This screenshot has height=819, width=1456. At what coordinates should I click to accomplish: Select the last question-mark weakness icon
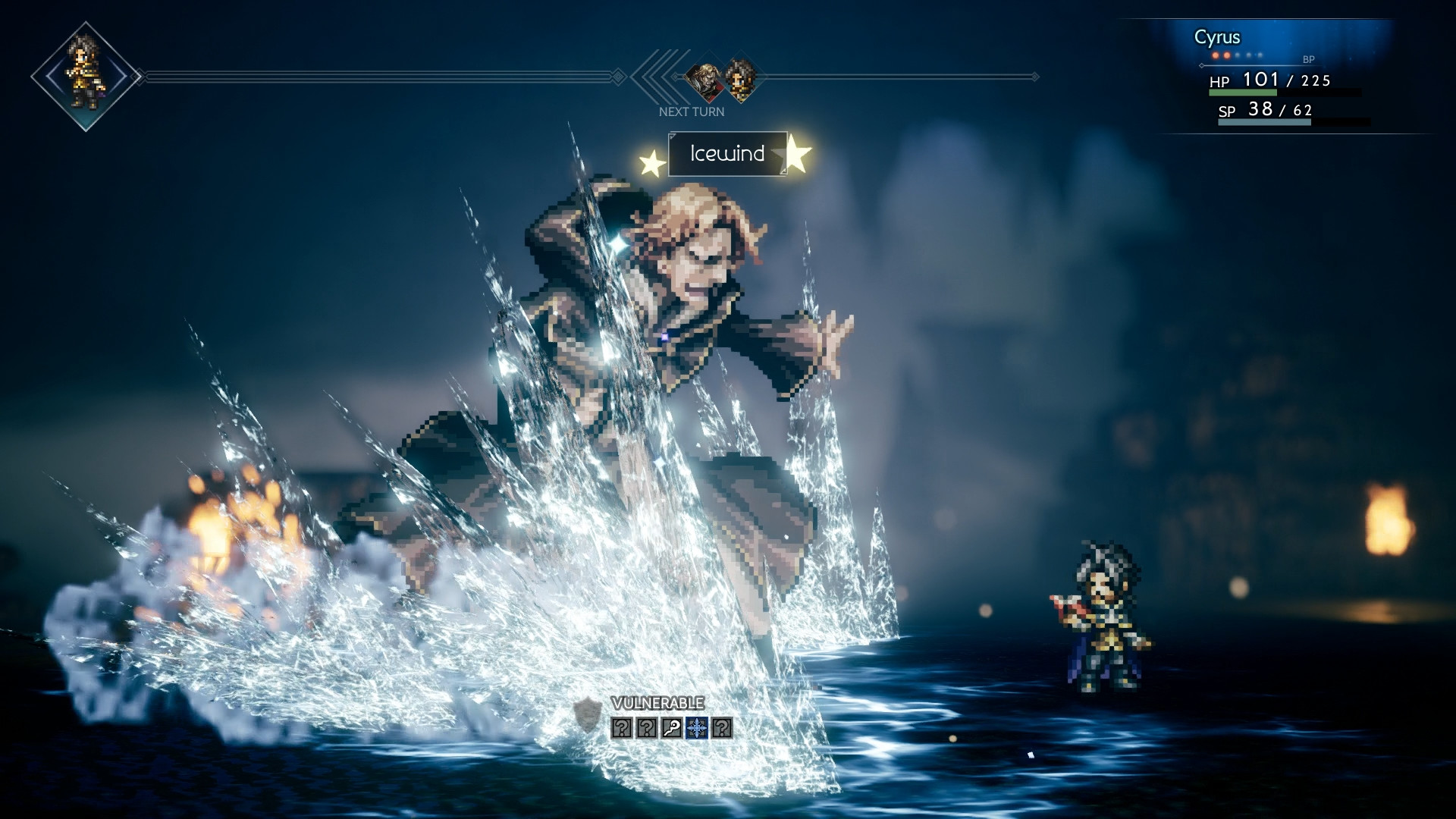point(722,728)
